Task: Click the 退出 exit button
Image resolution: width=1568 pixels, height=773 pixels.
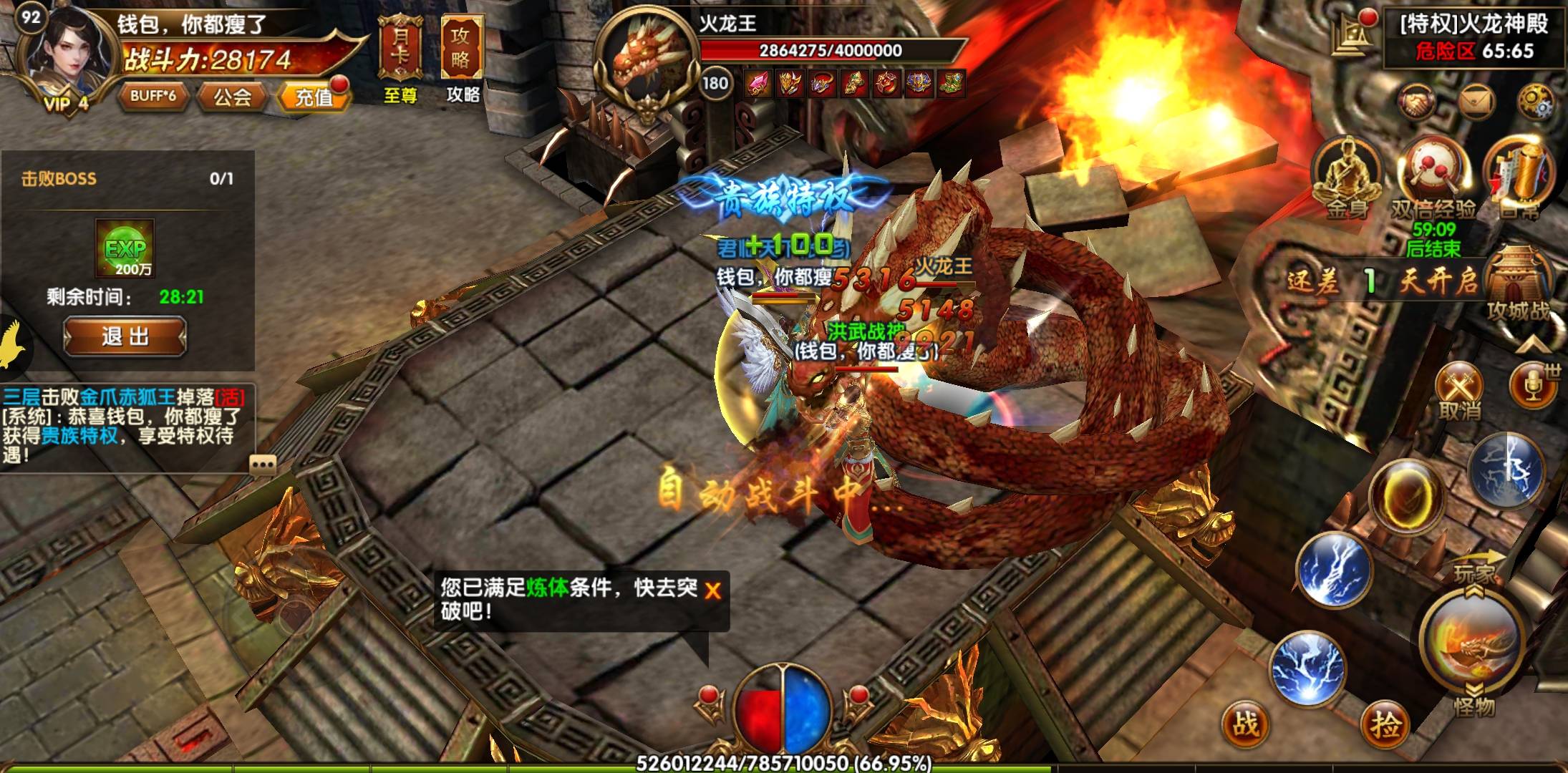Action: (x=125, y=336)
